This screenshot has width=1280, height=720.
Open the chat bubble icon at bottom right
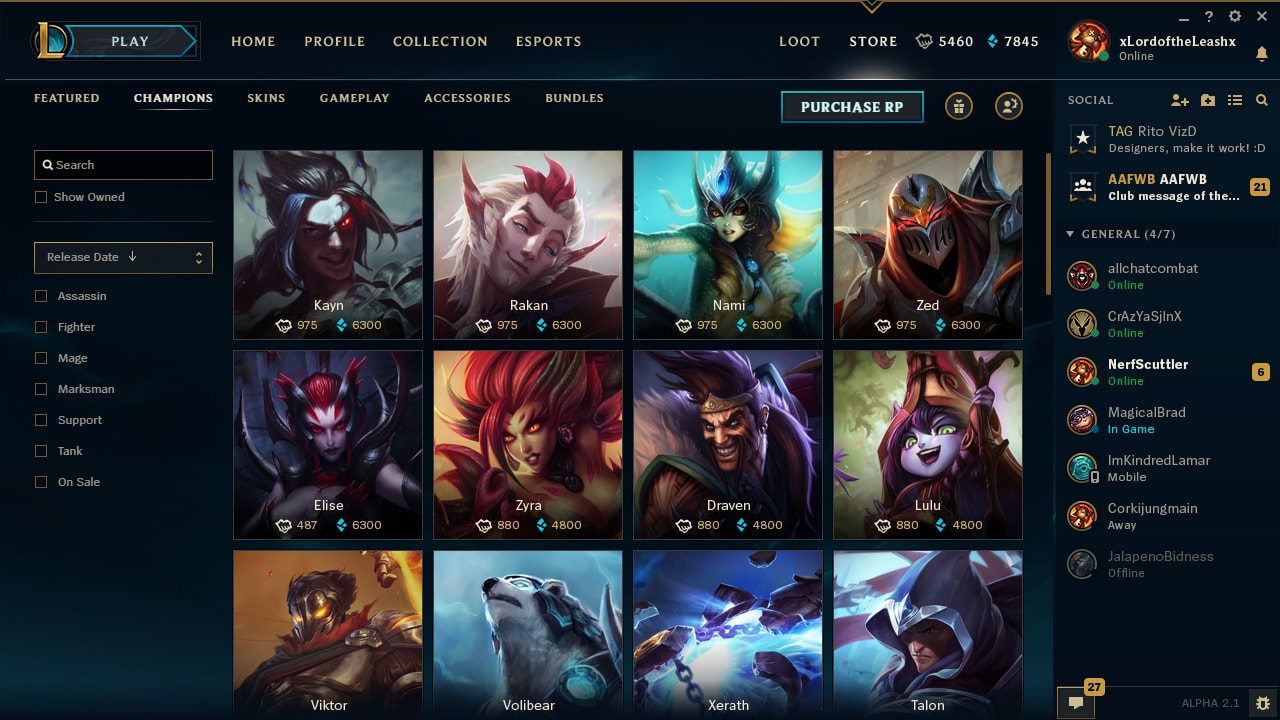pyautogui.click(x=1076, y=703)
